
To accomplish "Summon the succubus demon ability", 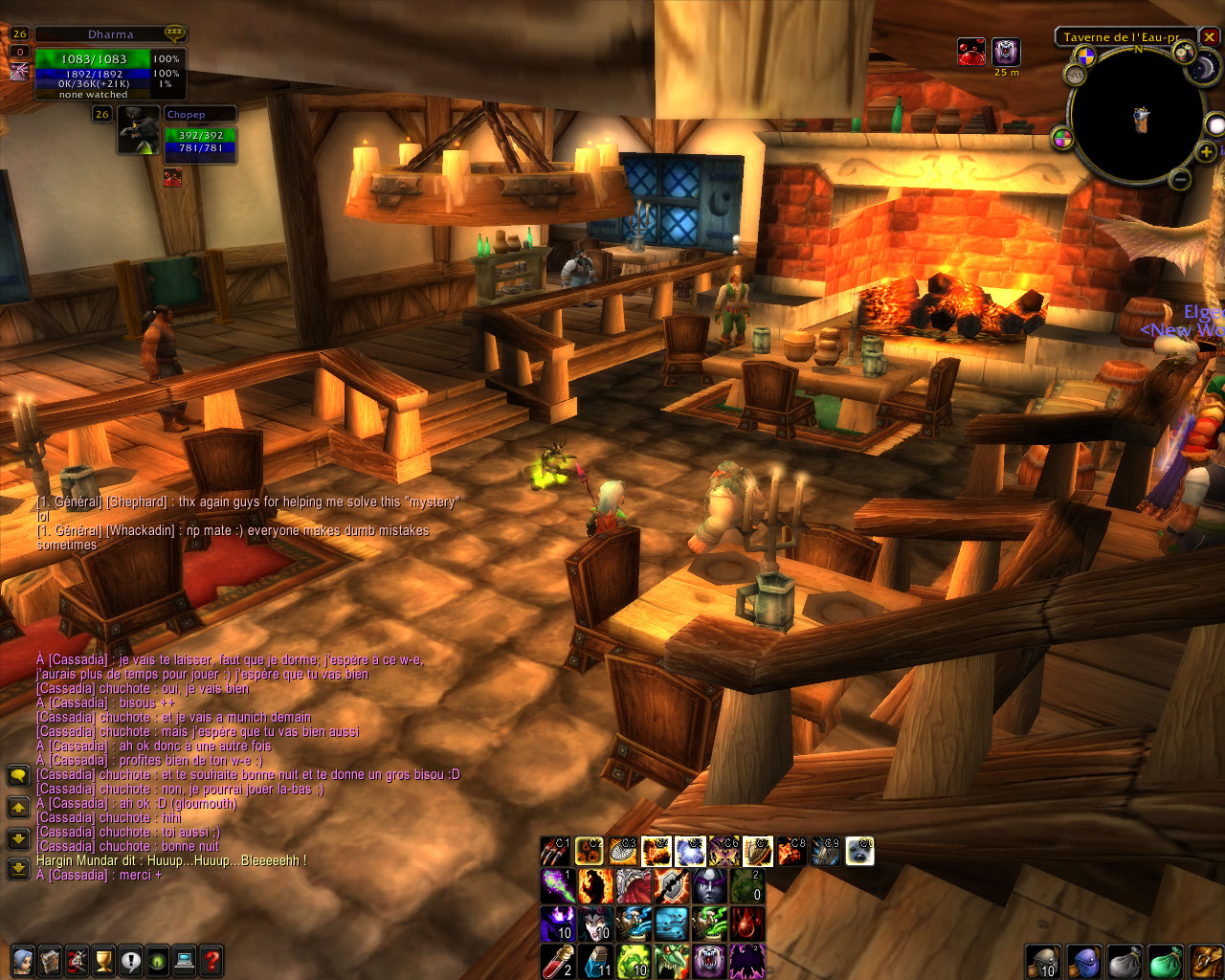I will (x=594, y=924).
